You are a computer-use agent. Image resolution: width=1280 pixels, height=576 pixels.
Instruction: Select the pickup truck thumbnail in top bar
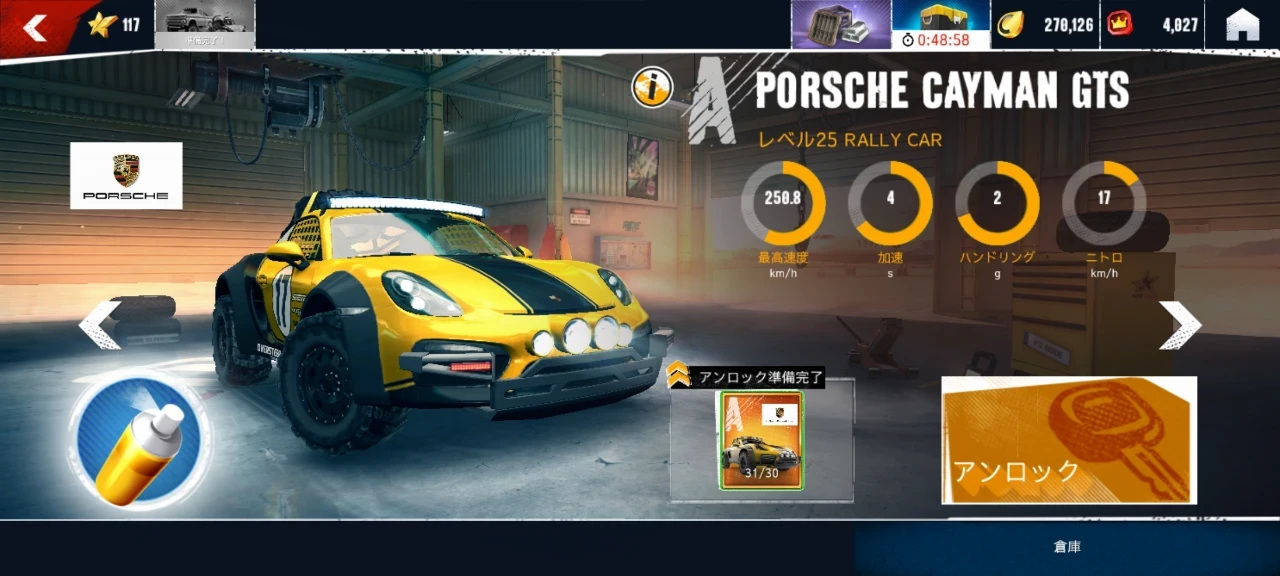click(x=205, y=24)
